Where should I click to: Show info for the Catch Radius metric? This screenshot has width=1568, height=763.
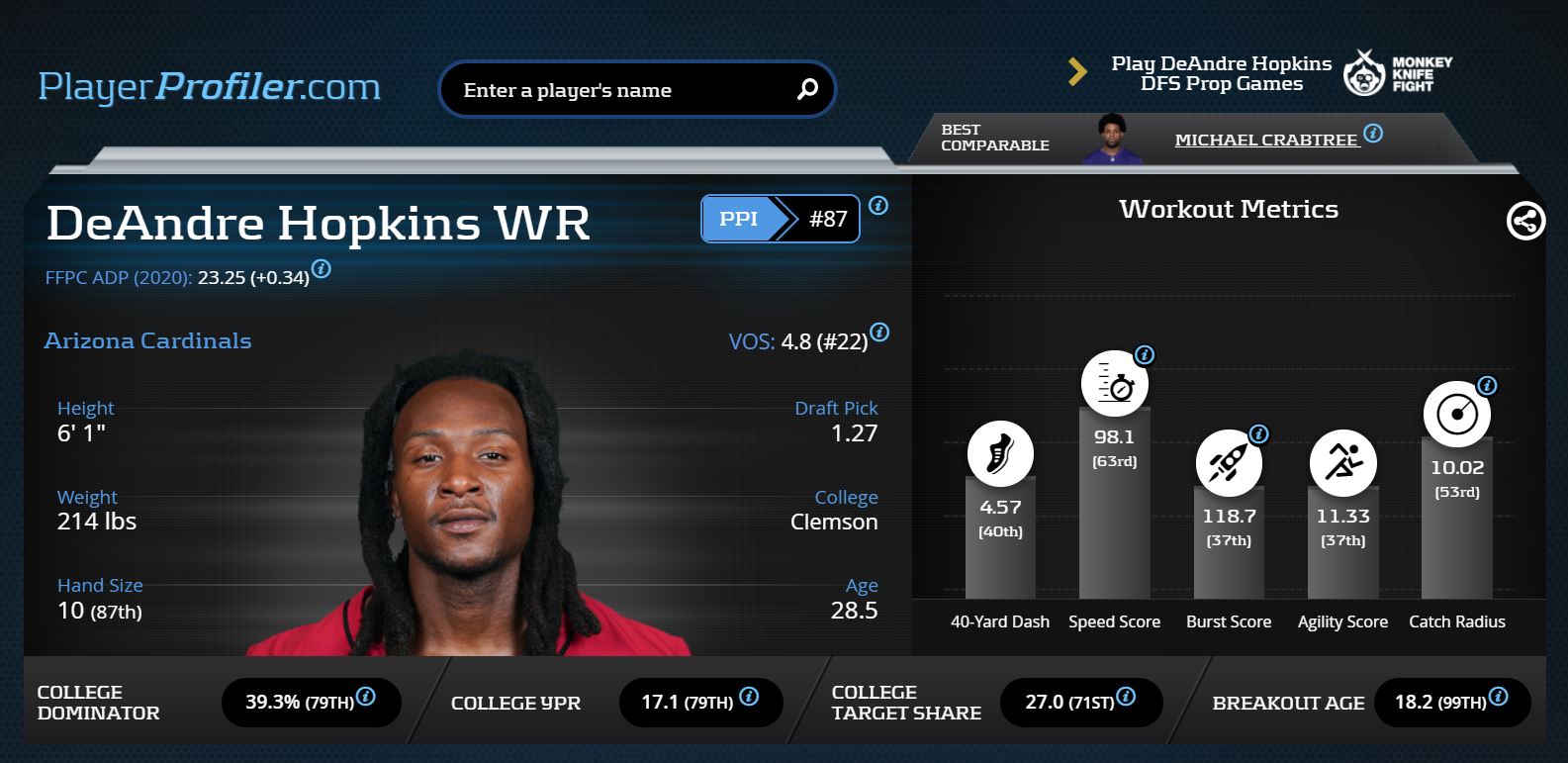point(1487,385)
